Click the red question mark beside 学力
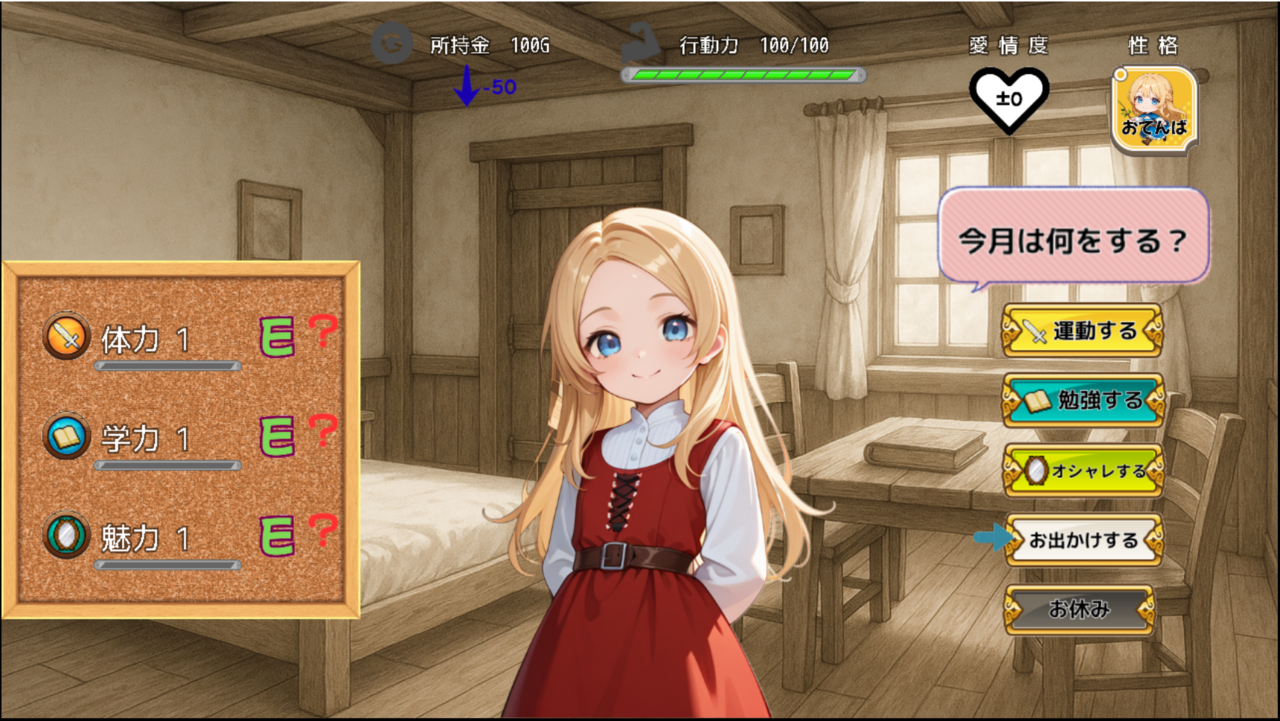Screen dimensions: 1280x721 click(x=321, y=431)
